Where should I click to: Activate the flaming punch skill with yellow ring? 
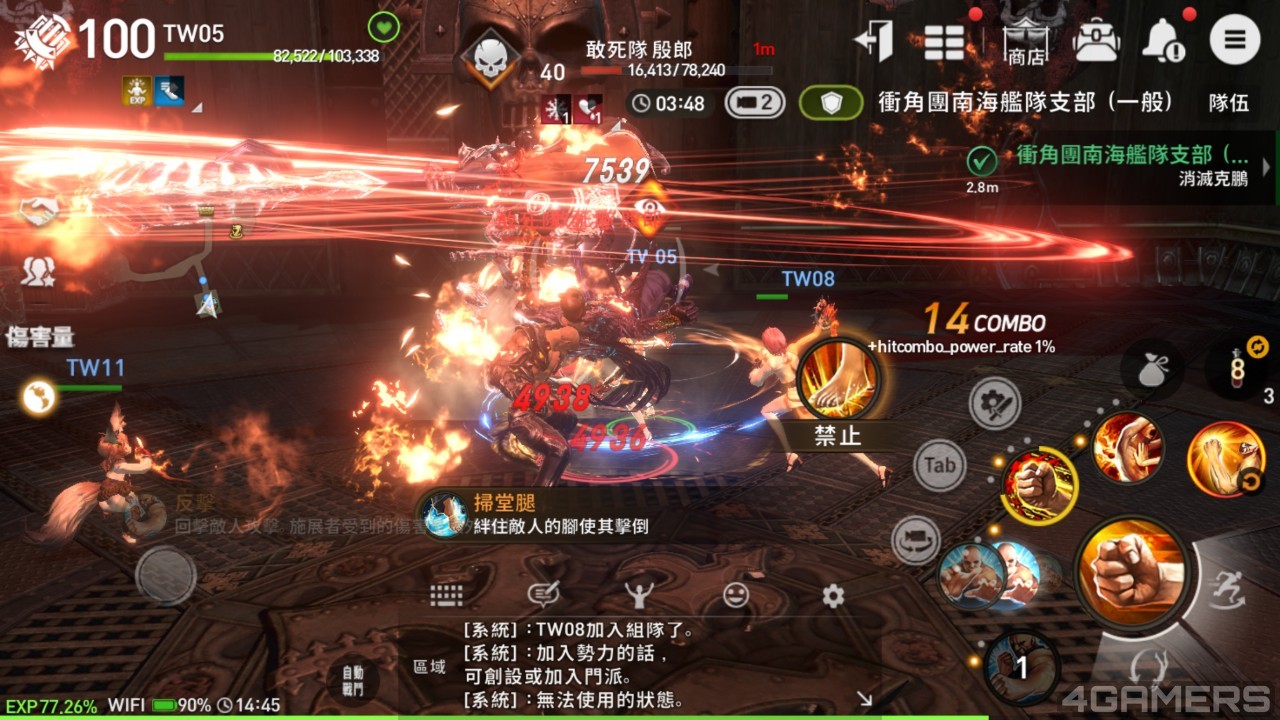point(1040,487)
